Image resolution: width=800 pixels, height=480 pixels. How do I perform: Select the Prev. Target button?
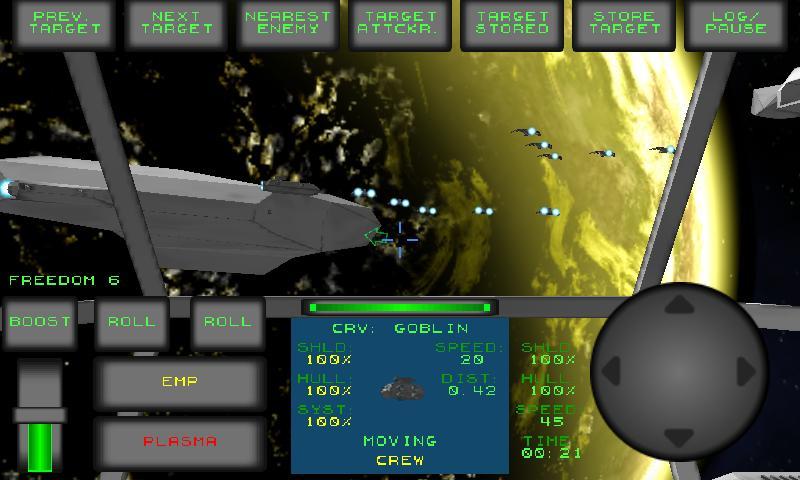[x=67, y=24]
